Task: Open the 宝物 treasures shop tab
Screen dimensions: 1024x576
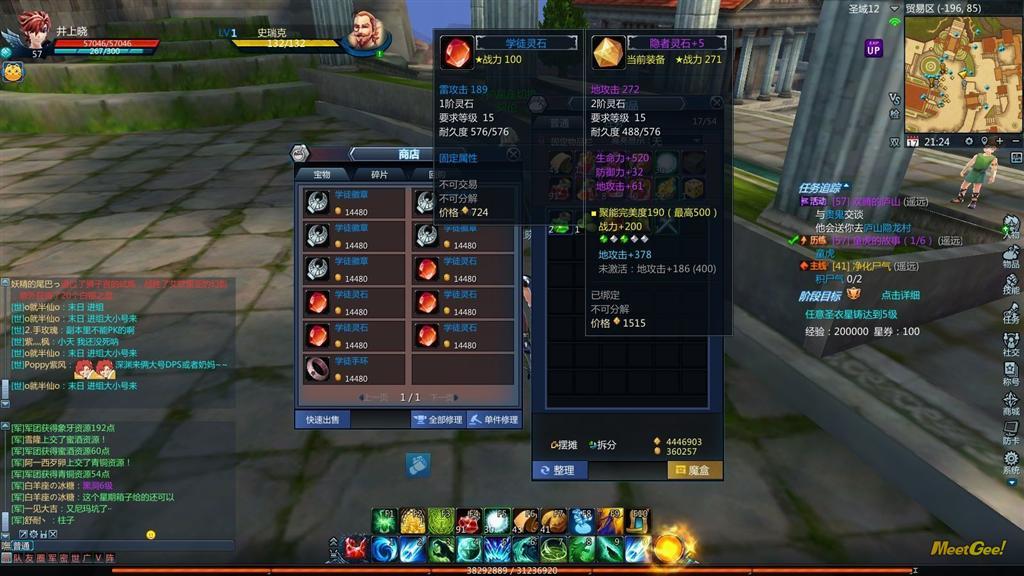Action: [322, 174]
